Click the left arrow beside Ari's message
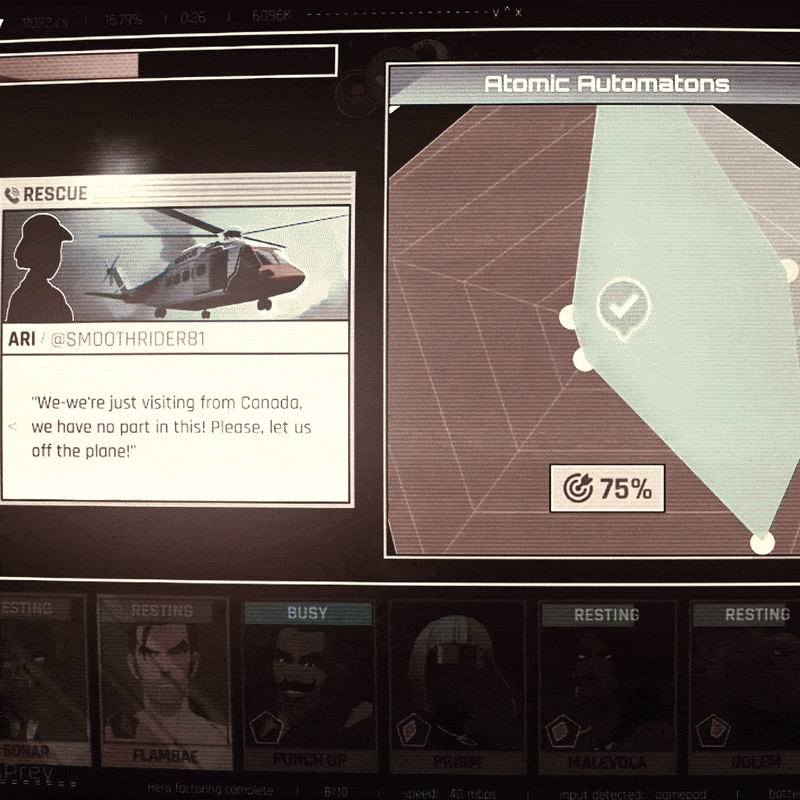 12,426
